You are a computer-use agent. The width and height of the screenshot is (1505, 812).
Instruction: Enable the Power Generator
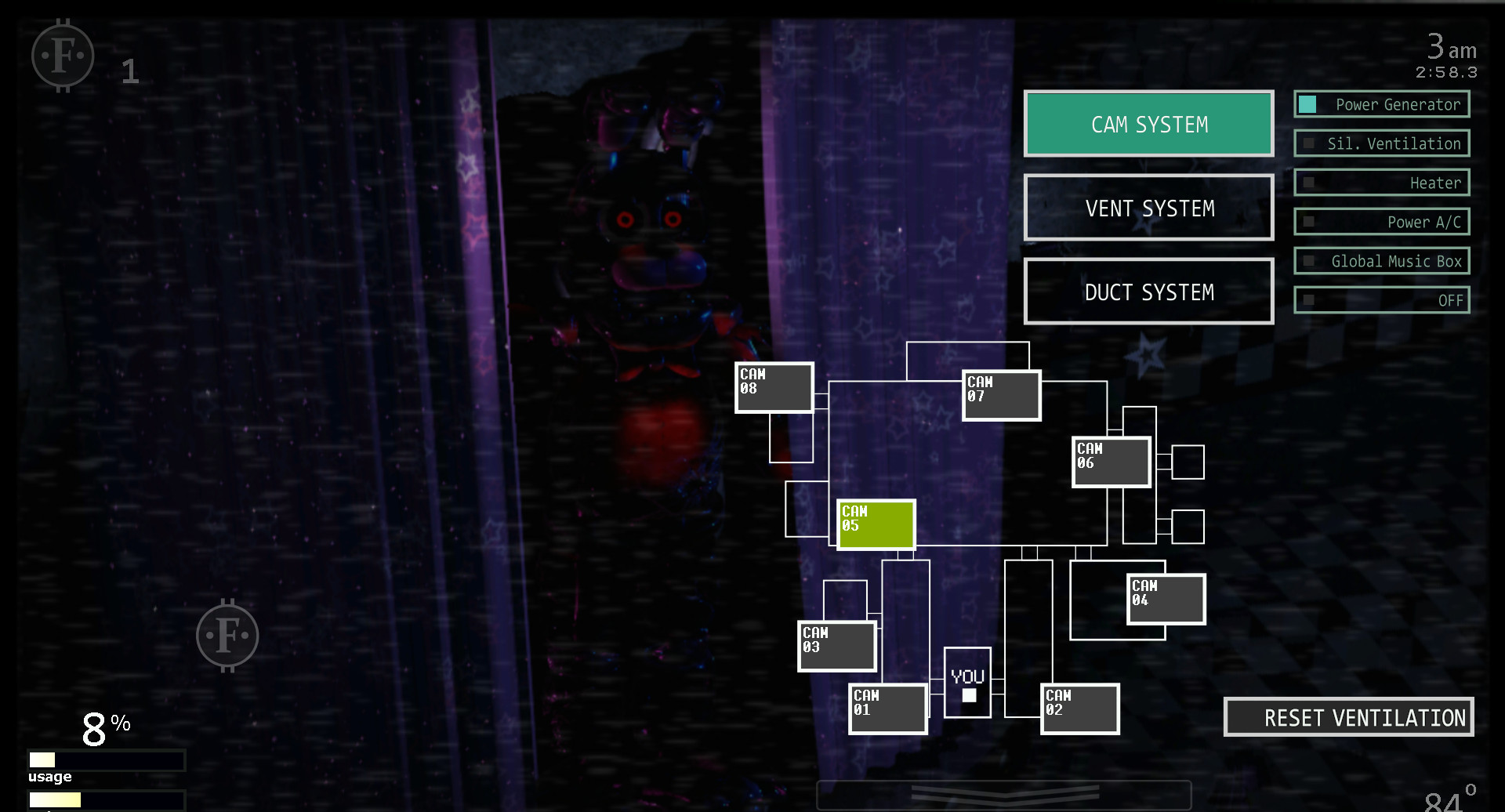pyautogui.click(x=1381, y=103)
